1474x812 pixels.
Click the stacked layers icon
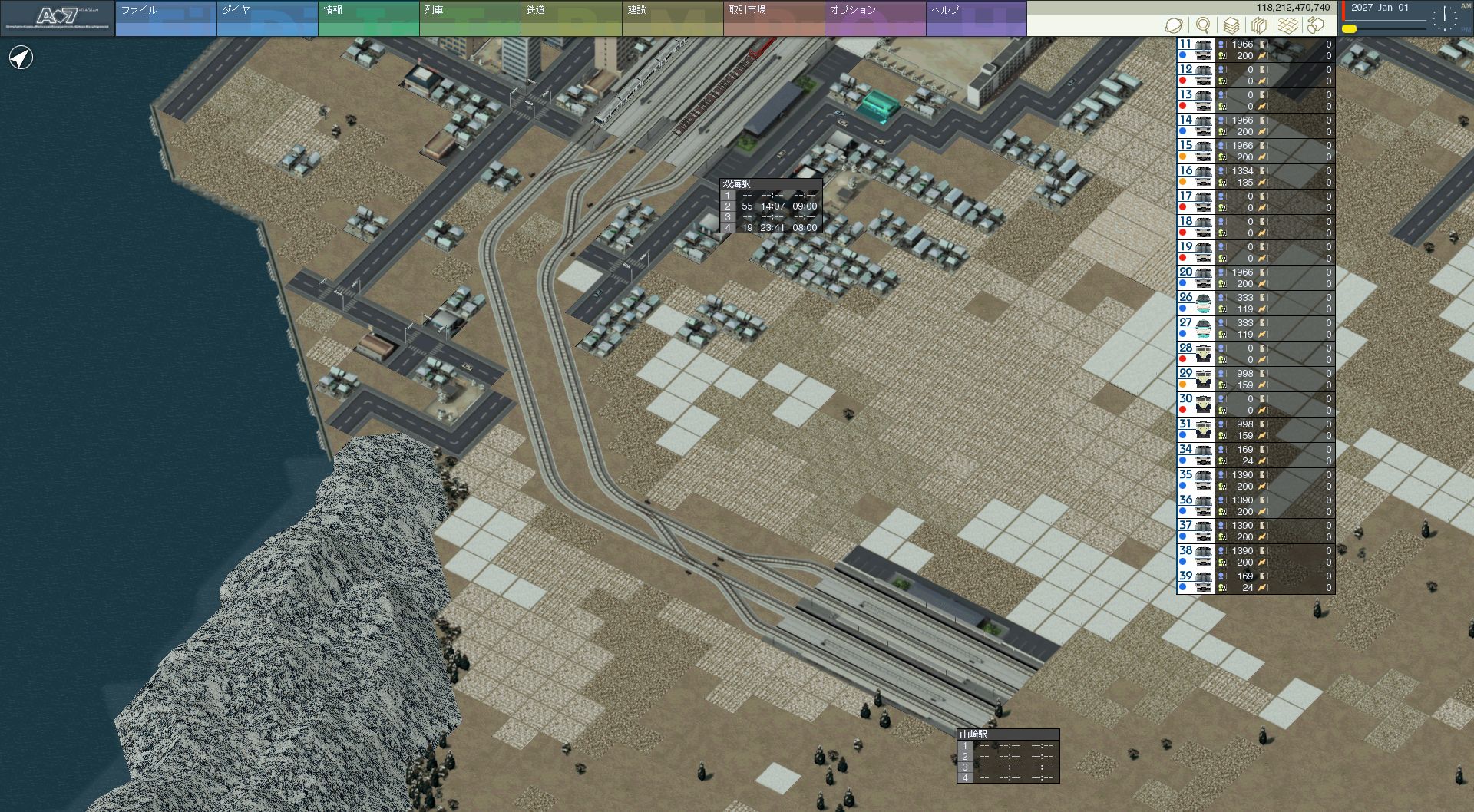[1231, 25]
